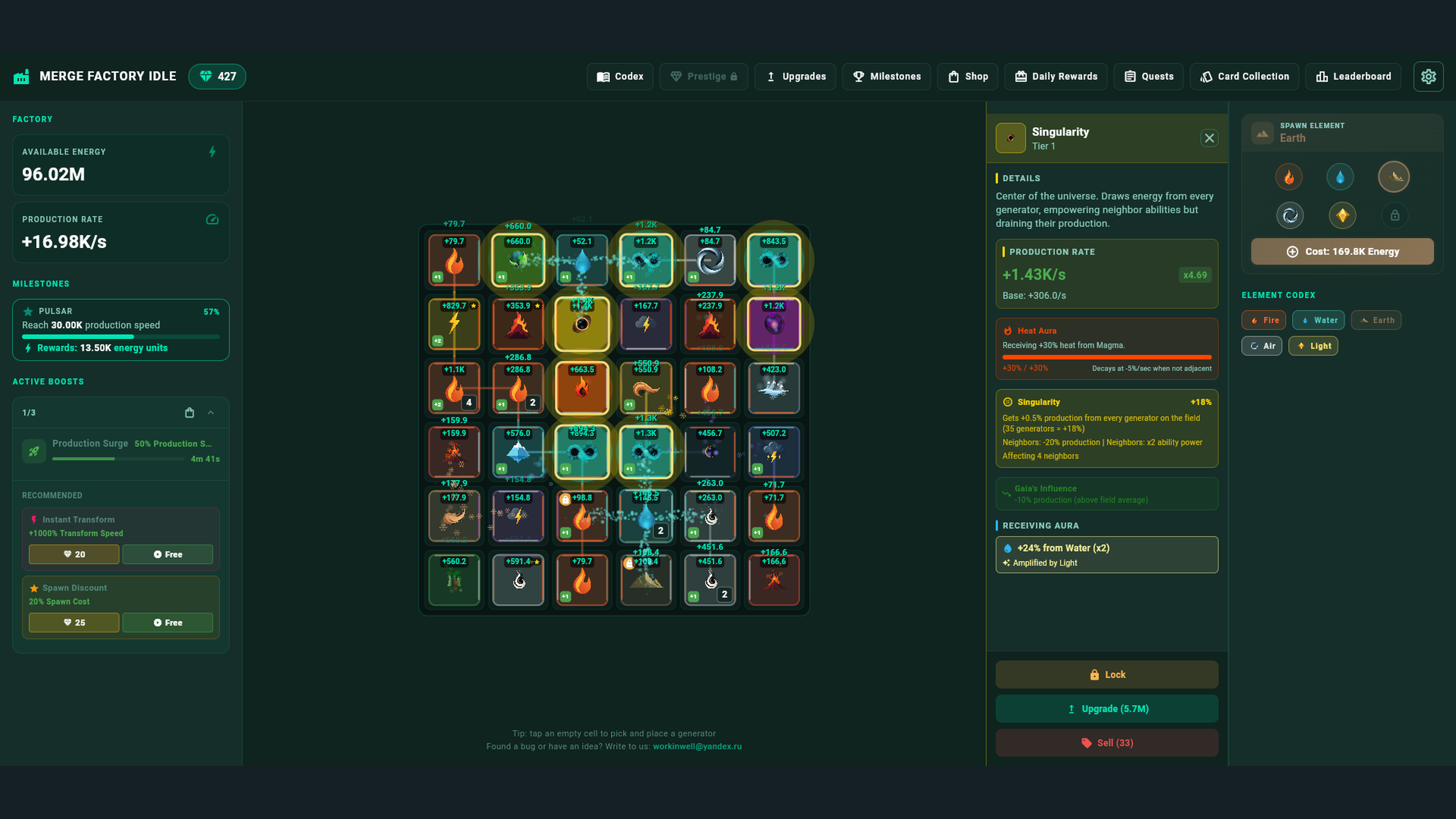Close the Singularity details panel
This screenshot has height=819, width=1456.
click(x=1209, y=138)
